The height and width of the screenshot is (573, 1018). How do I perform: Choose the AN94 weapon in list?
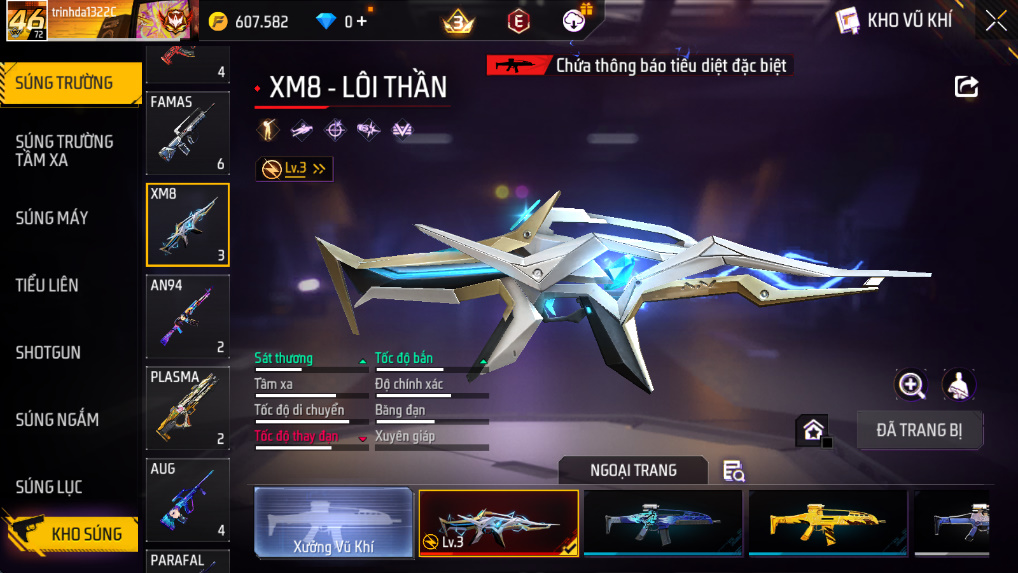[x=188, y=316]
